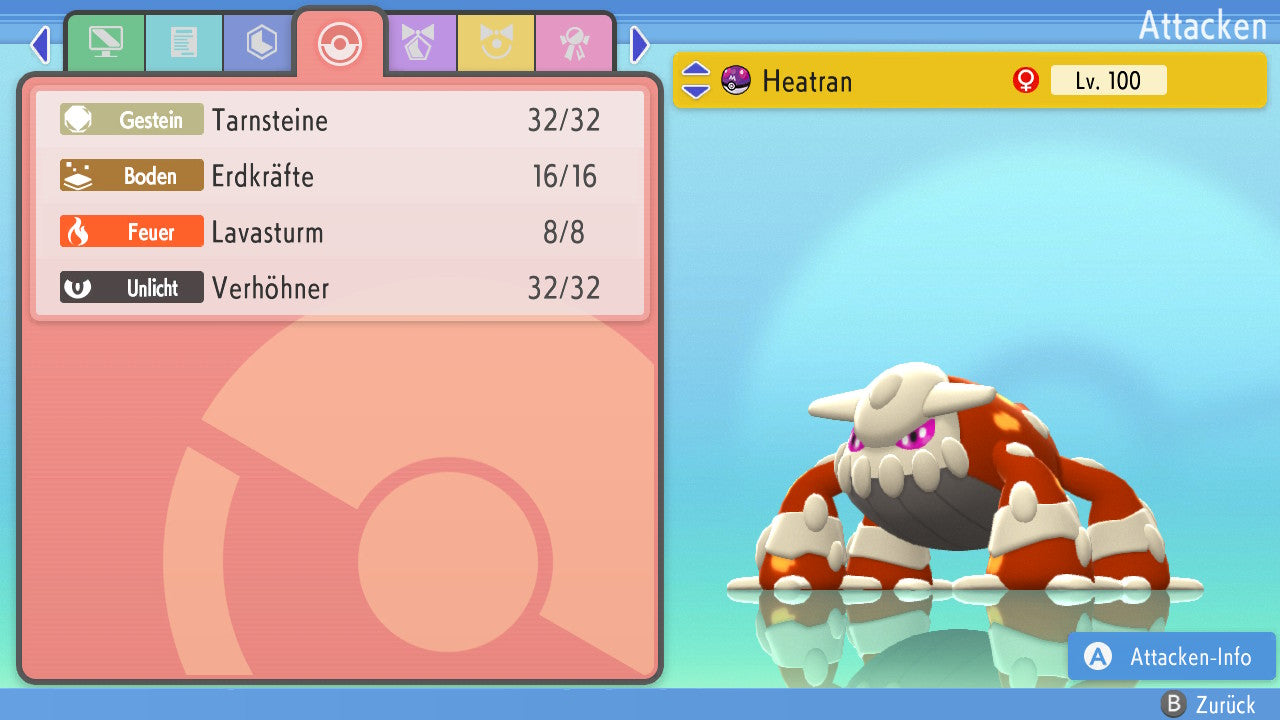Click the right arrow after the tabs
This screenshot has width=1280, height=720.
point(640,44)
